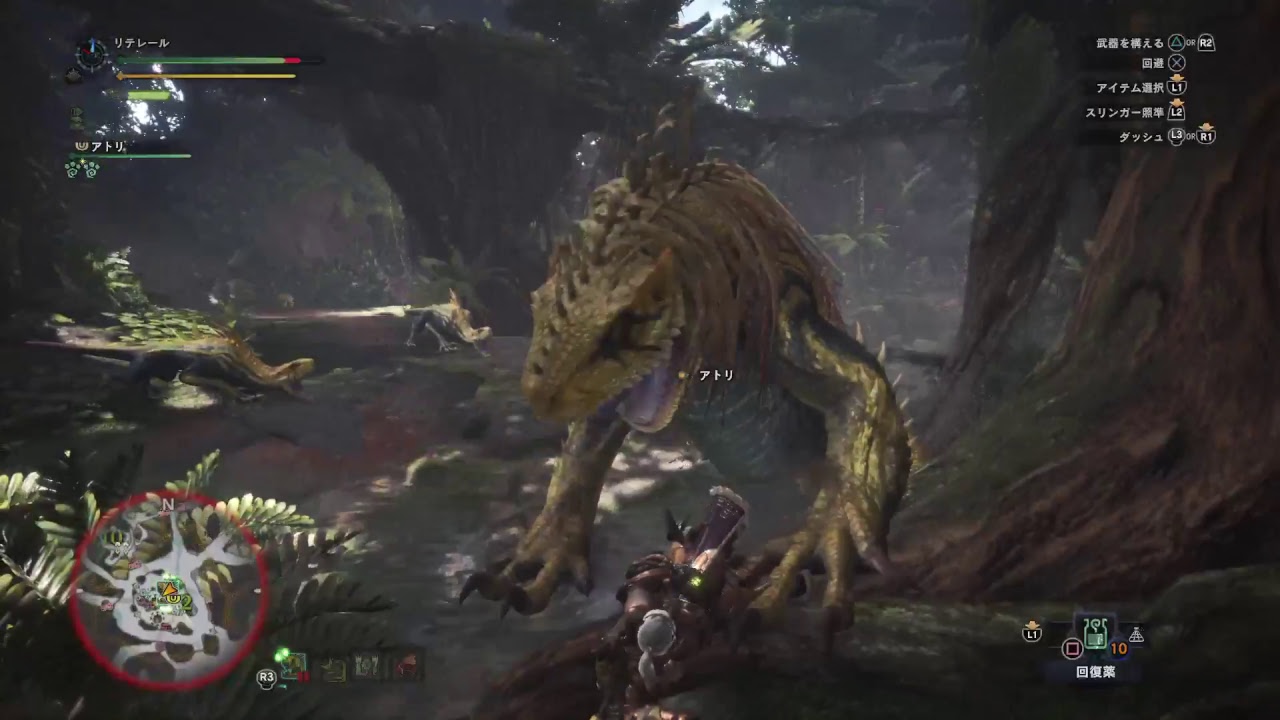Select the 回復薬 potion item icon
1280x720 pixels.
tap(1096, 632)
